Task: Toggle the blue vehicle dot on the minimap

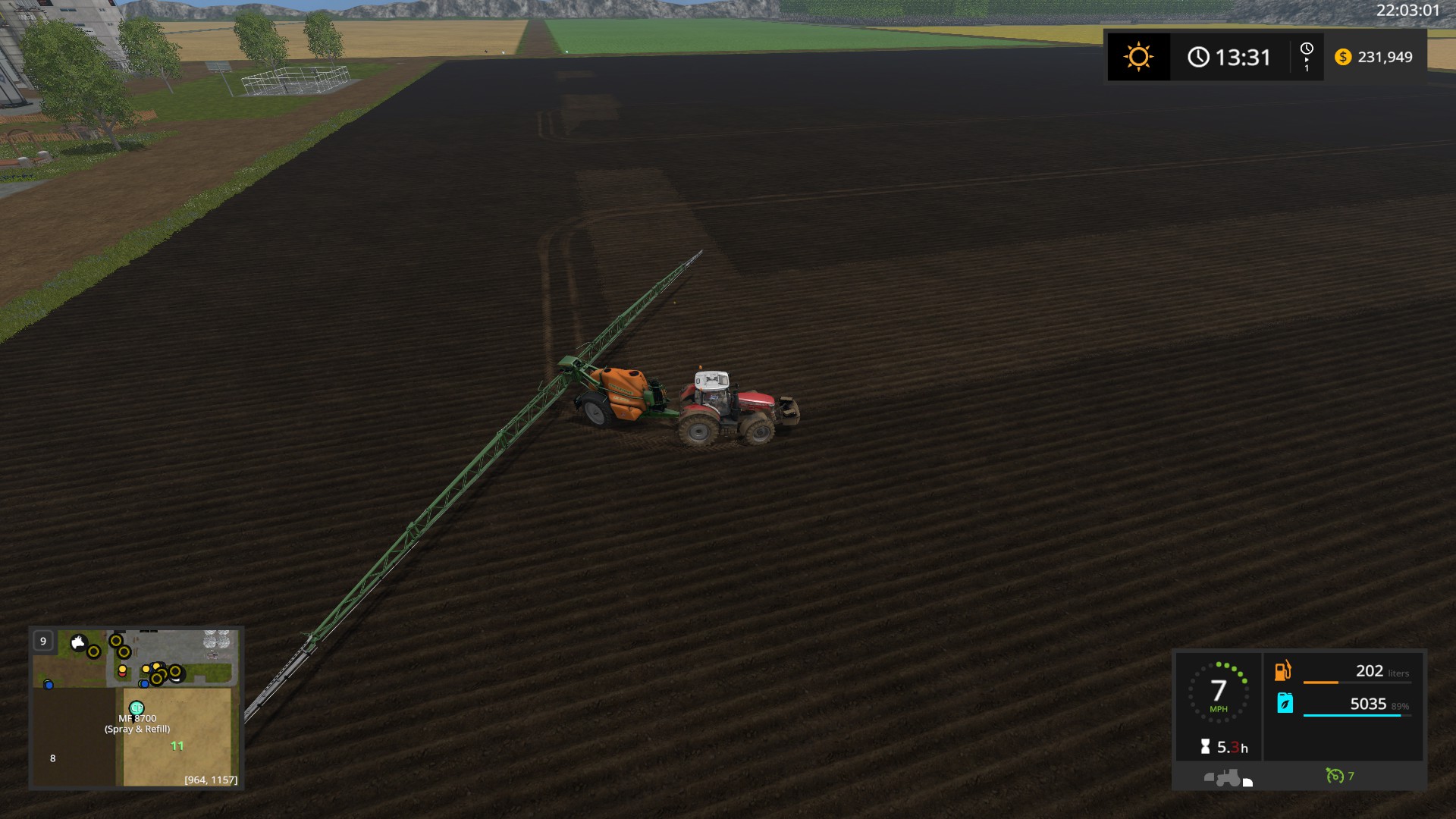Action: [48, 684]
